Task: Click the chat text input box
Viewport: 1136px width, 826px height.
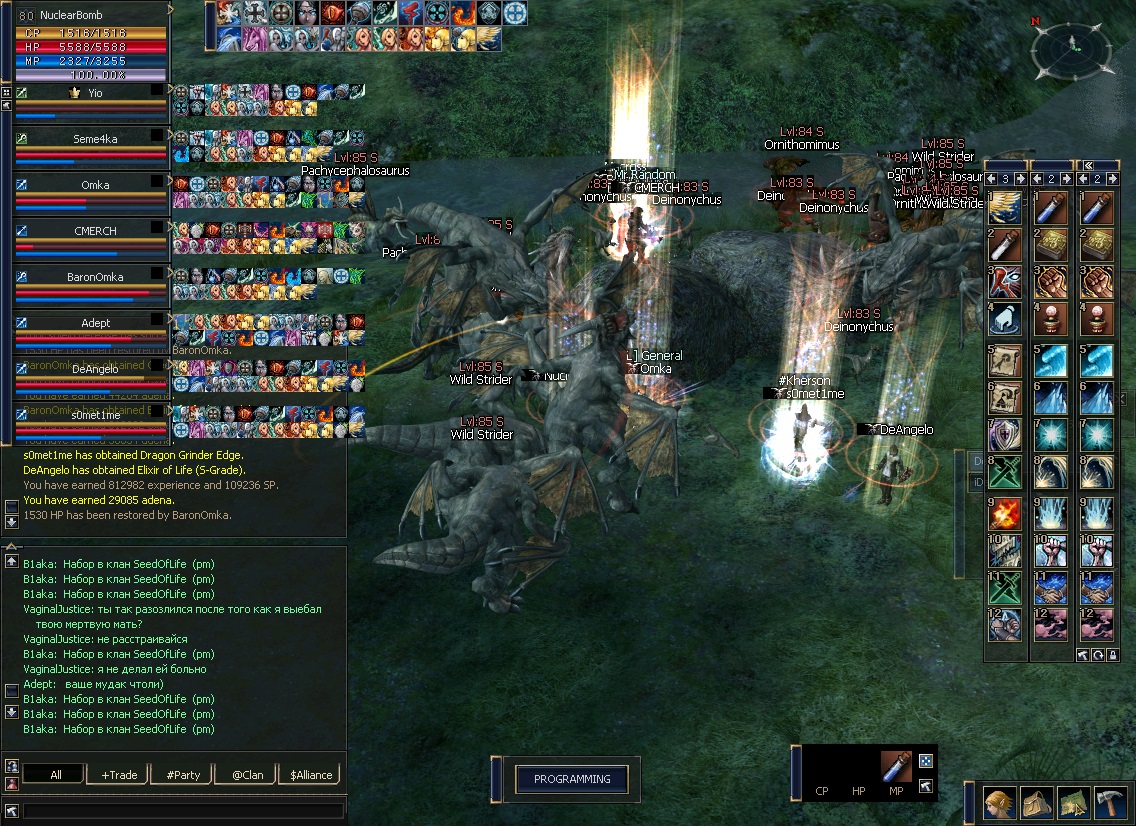Action: [183, 811]
